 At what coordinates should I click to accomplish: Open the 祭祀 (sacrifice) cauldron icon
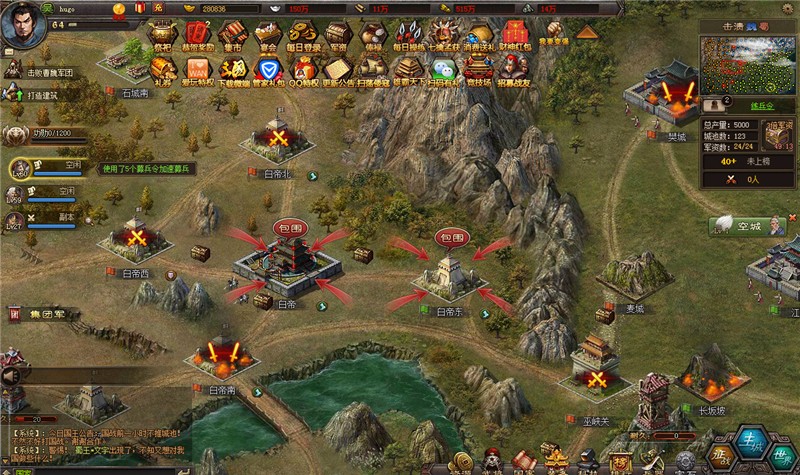coord(163,36)
